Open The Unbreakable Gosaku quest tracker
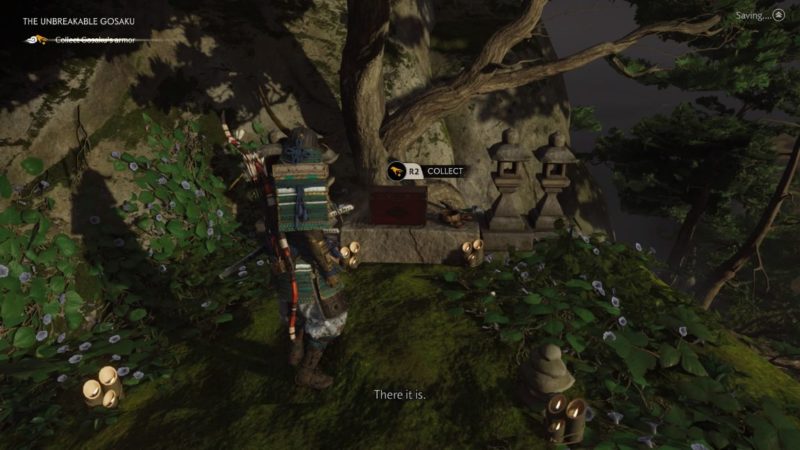The image size is (800, 450). 79,21
